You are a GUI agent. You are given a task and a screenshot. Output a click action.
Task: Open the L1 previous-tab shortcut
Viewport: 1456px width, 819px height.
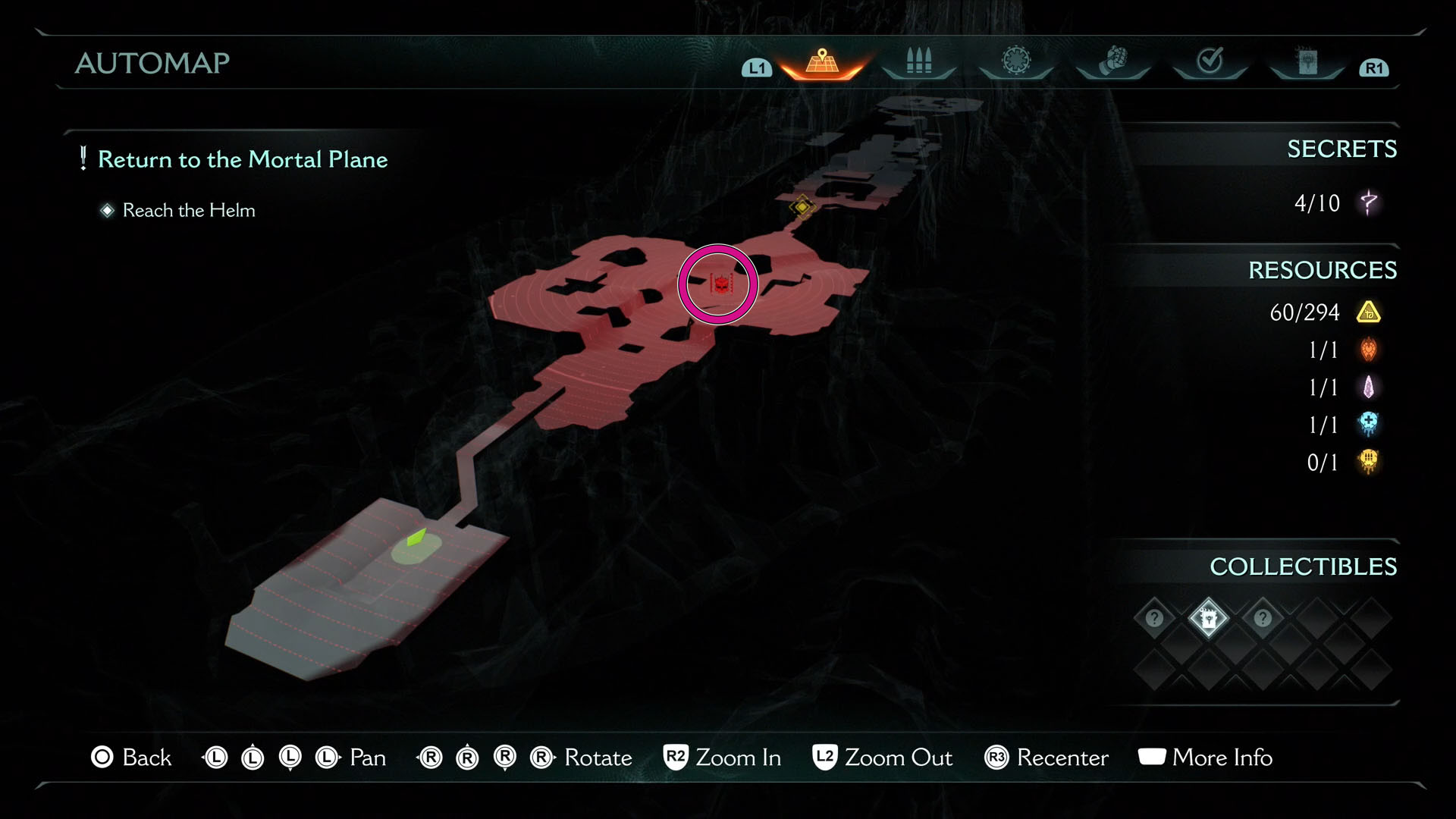click(x=755, y=67)
